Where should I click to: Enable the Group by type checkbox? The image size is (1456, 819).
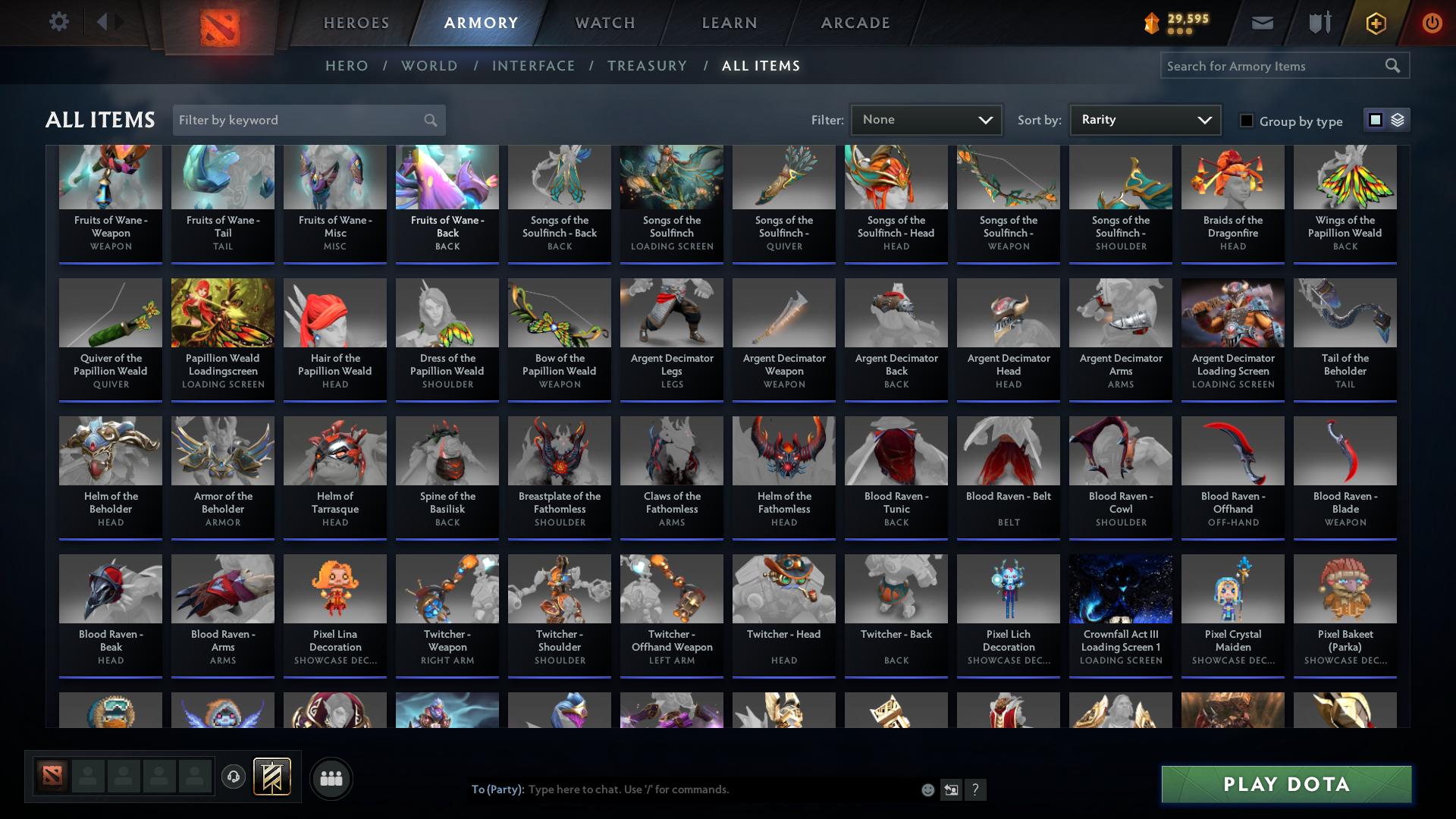[1247, 121]
